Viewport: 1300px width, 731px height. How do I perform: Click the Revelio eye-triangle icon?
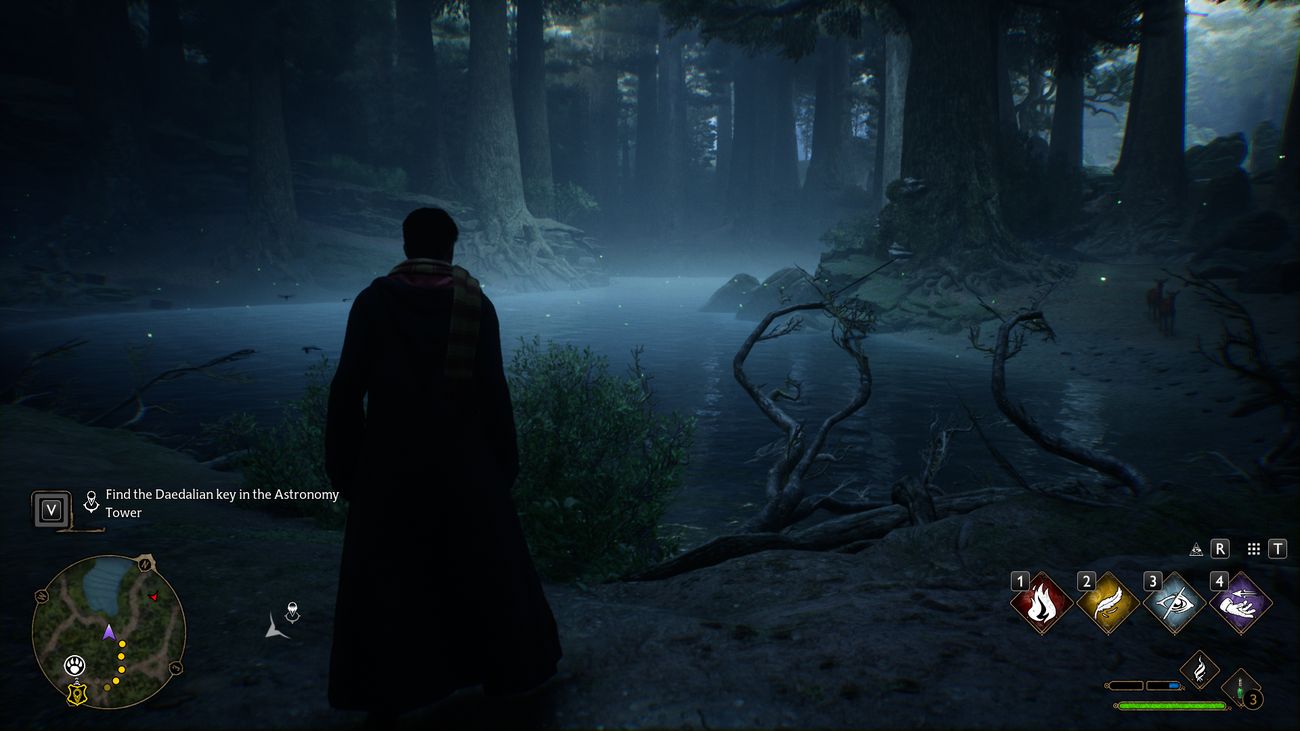coord(1195,549)
